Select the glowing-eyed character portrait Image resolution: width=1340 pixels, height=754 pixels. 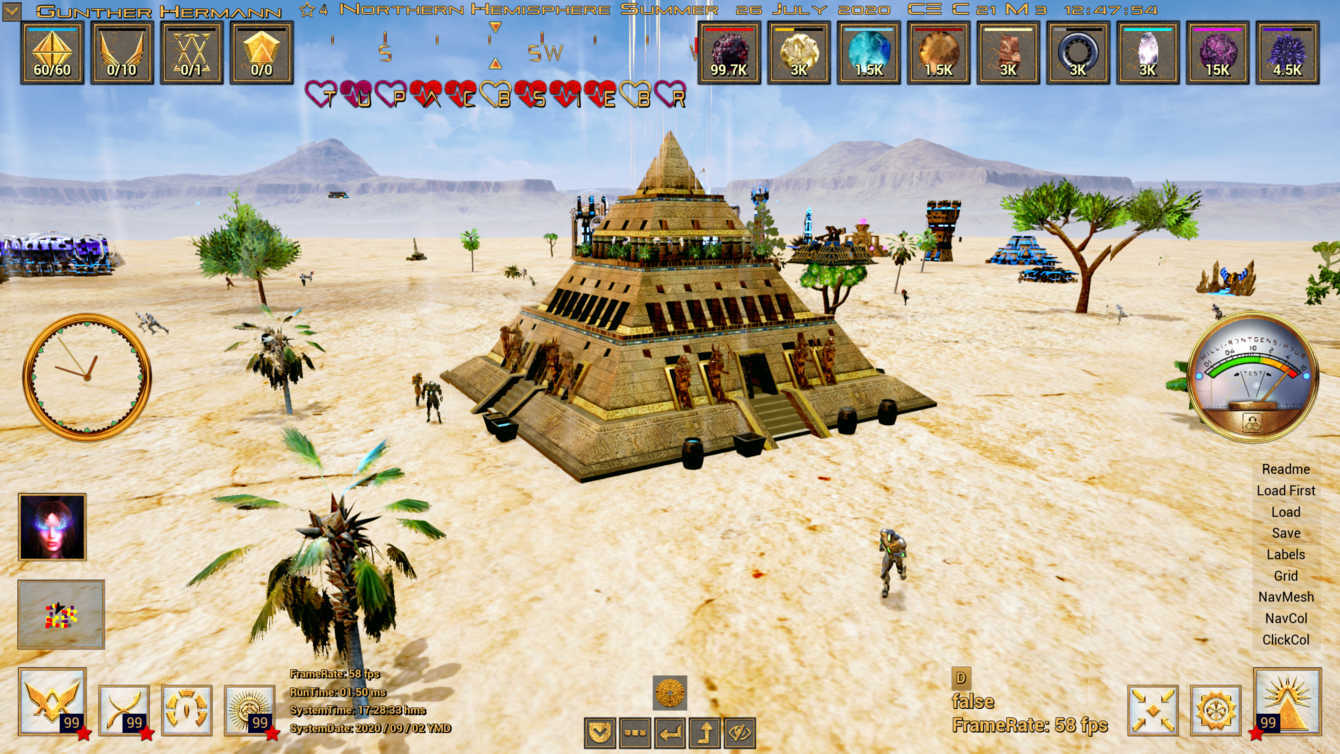tap(52, 527)
